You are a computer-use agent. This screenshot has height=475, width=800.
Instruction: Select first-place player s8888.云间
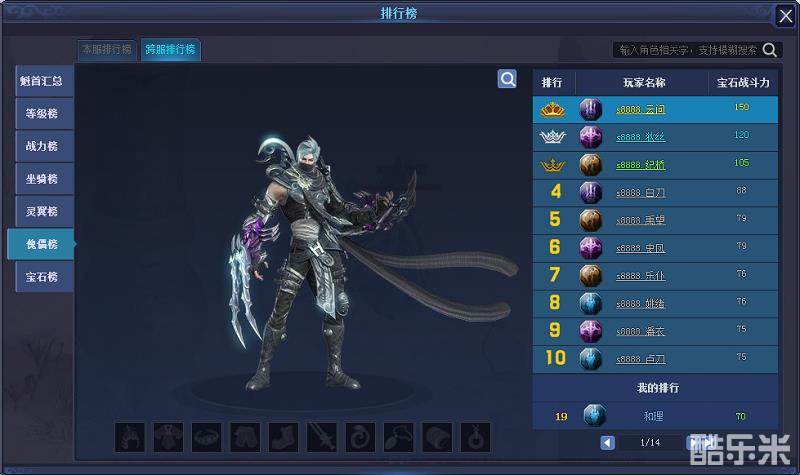(641, 110)
